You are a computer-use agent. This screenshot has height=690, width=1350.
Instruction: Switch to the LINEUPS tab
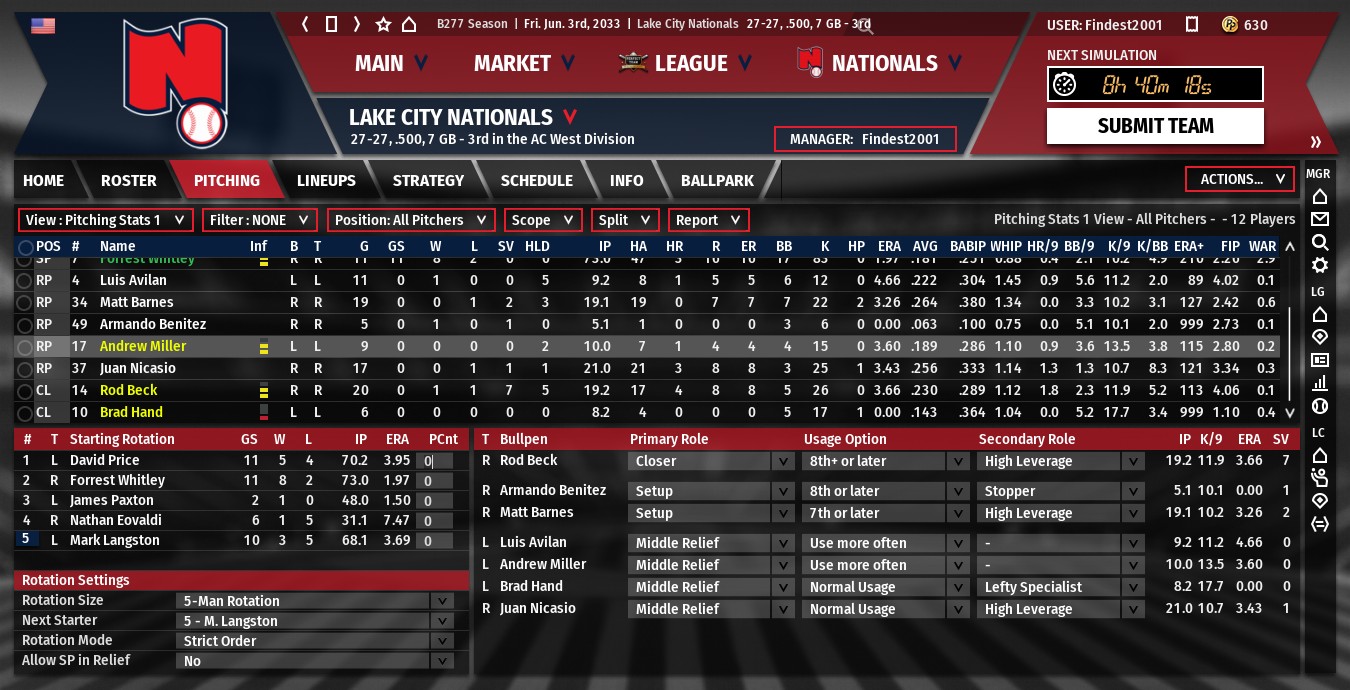tap(326, 180)
